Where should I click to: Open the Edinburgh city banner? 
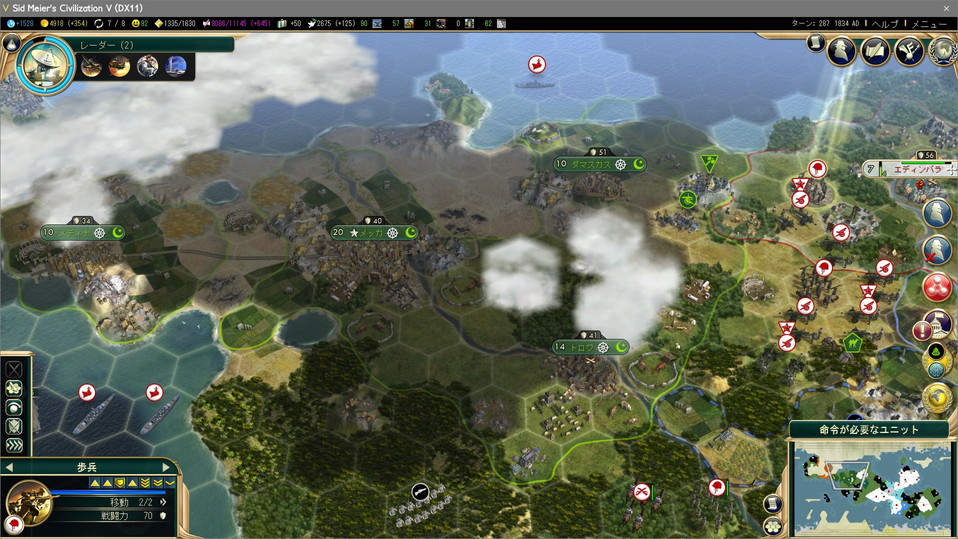tap(915, 169)
